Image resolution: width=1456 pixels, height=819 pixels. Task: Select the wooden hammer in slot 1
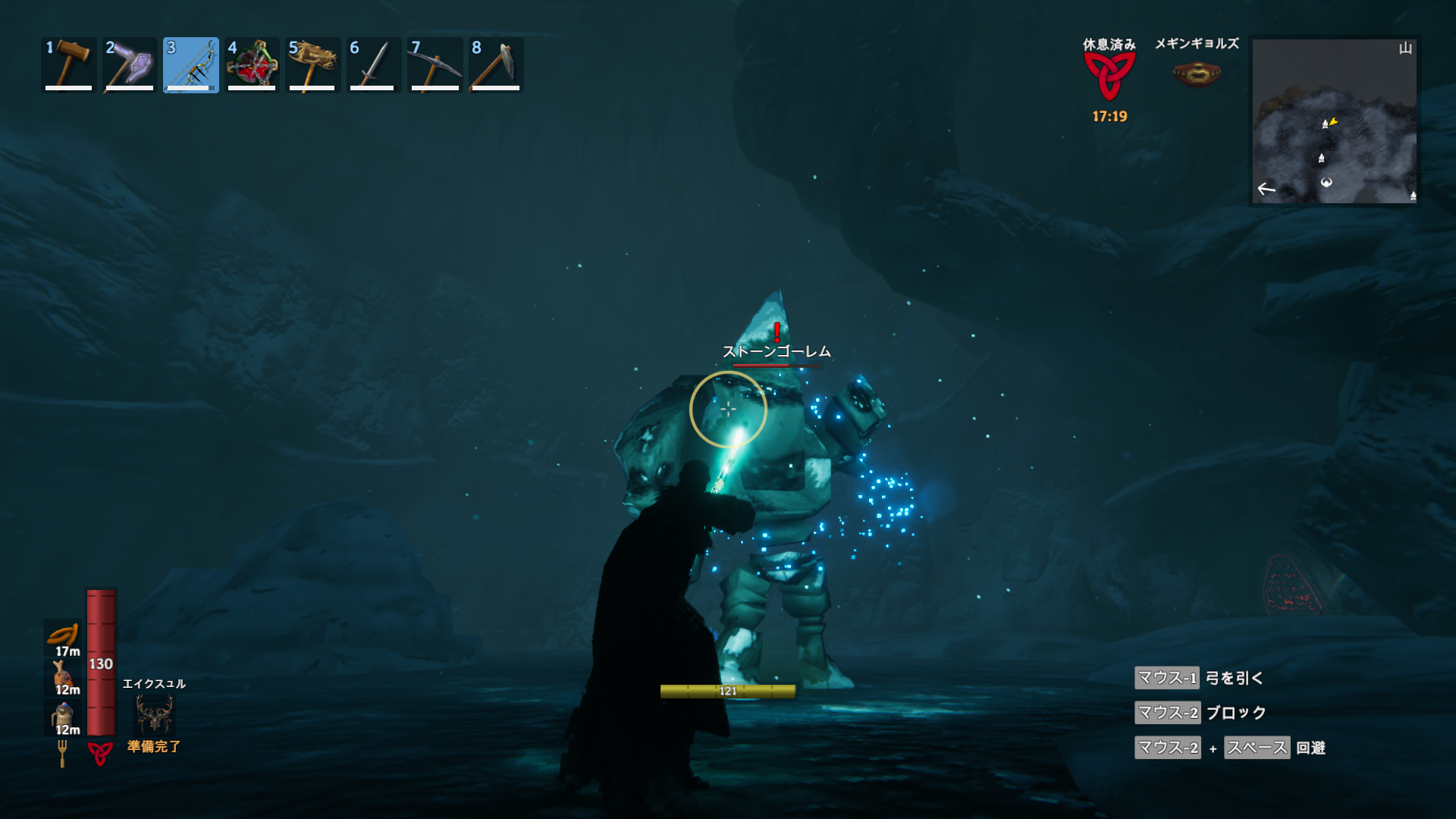[69, 65]
